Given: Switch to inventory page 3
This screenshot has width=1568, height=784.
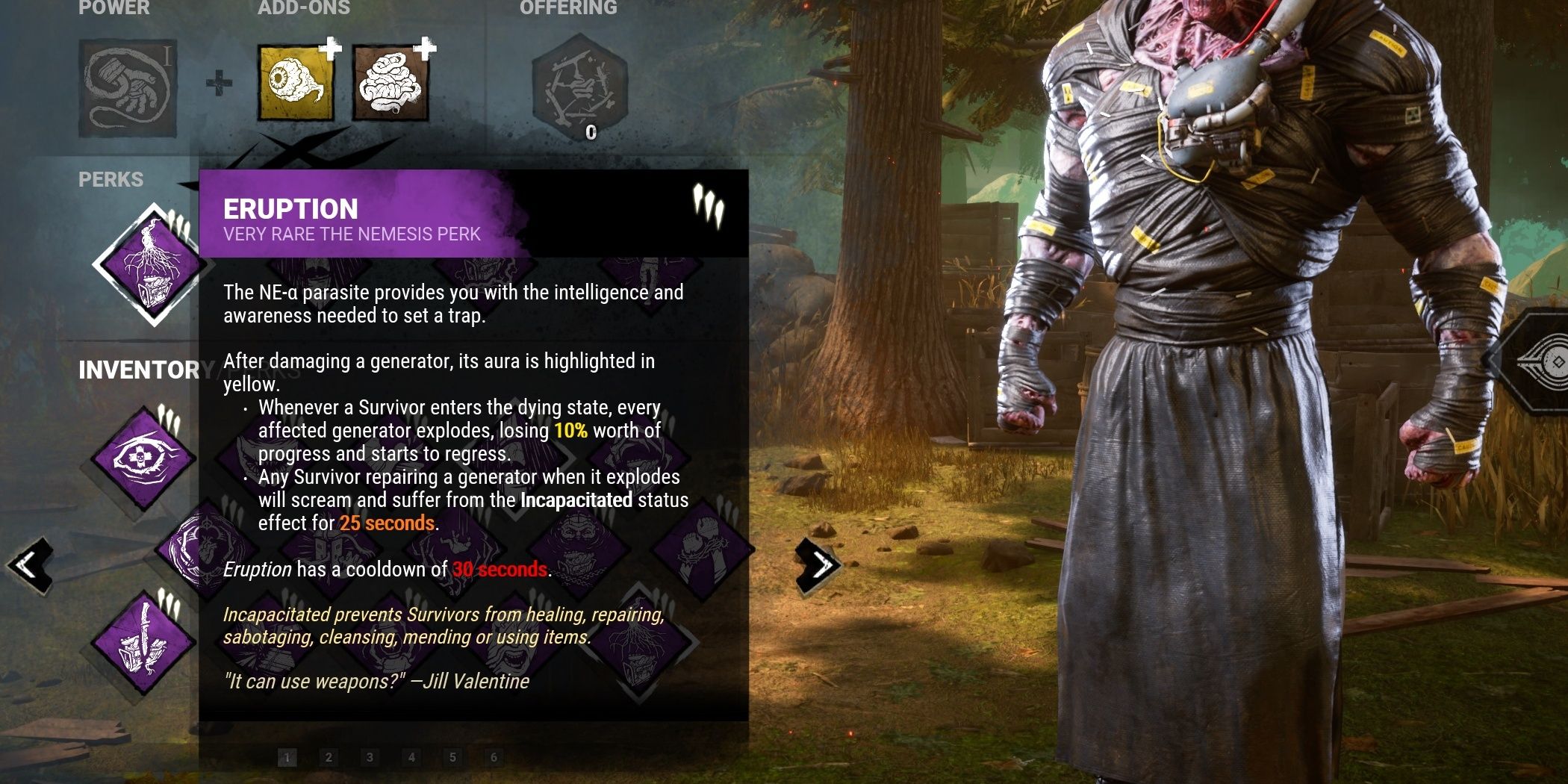Looking at the screenshot, I should point(370,758).
